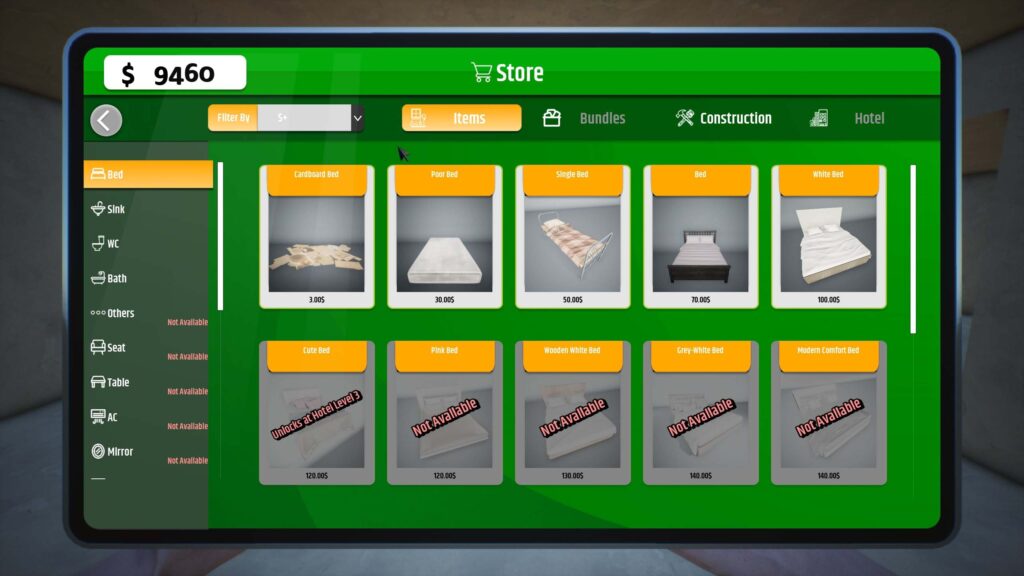The width and height of the screenshot is (1024, 576).
Task: Switch to the Items tab
Action: coord(461,118)
